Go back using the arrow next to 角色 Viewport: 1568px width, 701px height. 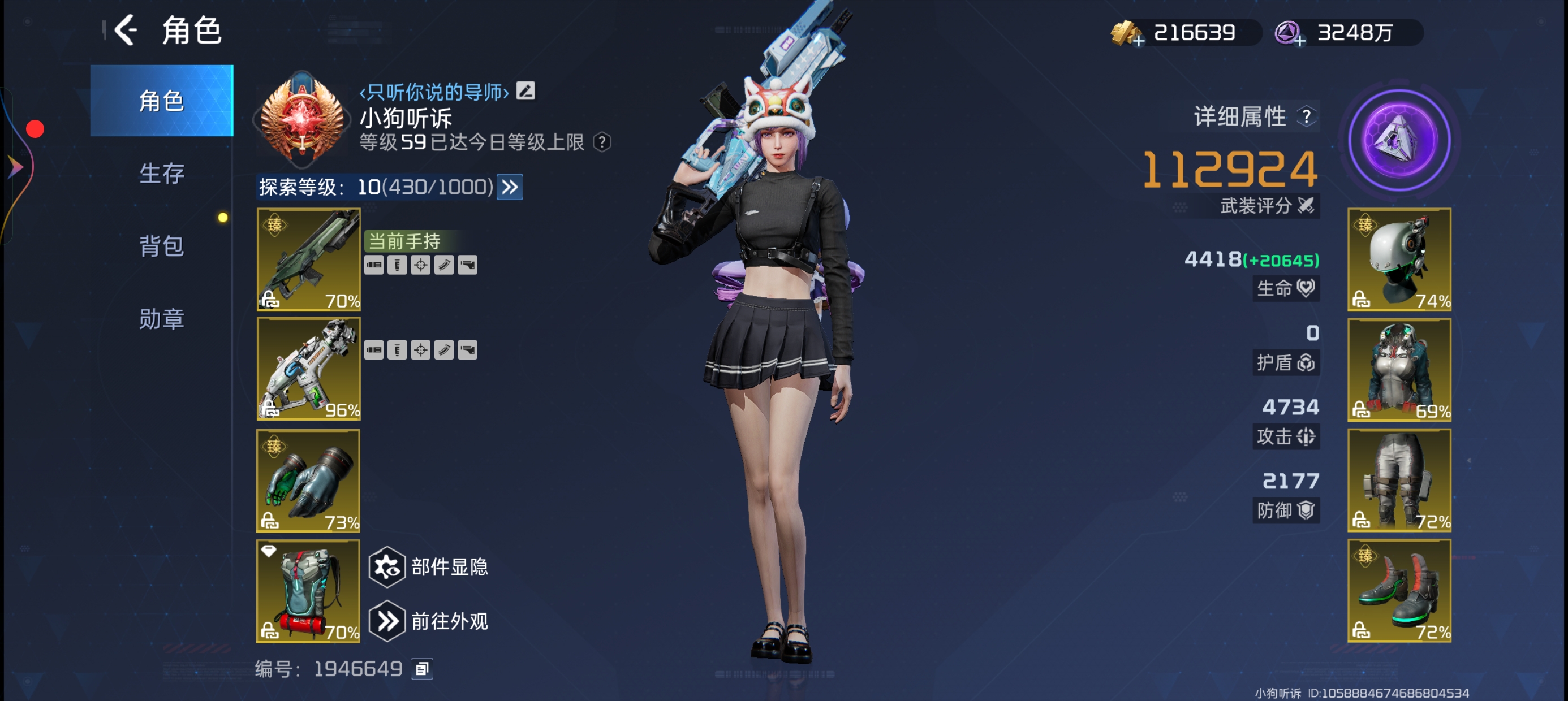tap(126, 31)
